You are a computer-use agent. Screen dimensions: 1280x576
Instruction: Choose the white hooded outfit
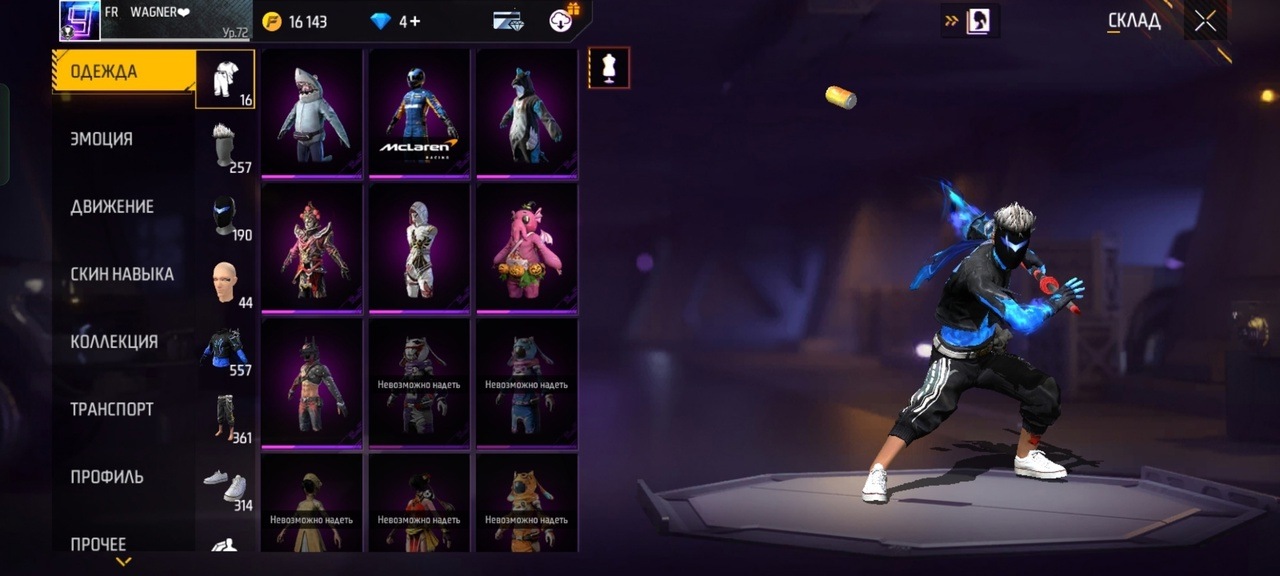(419, 247)
